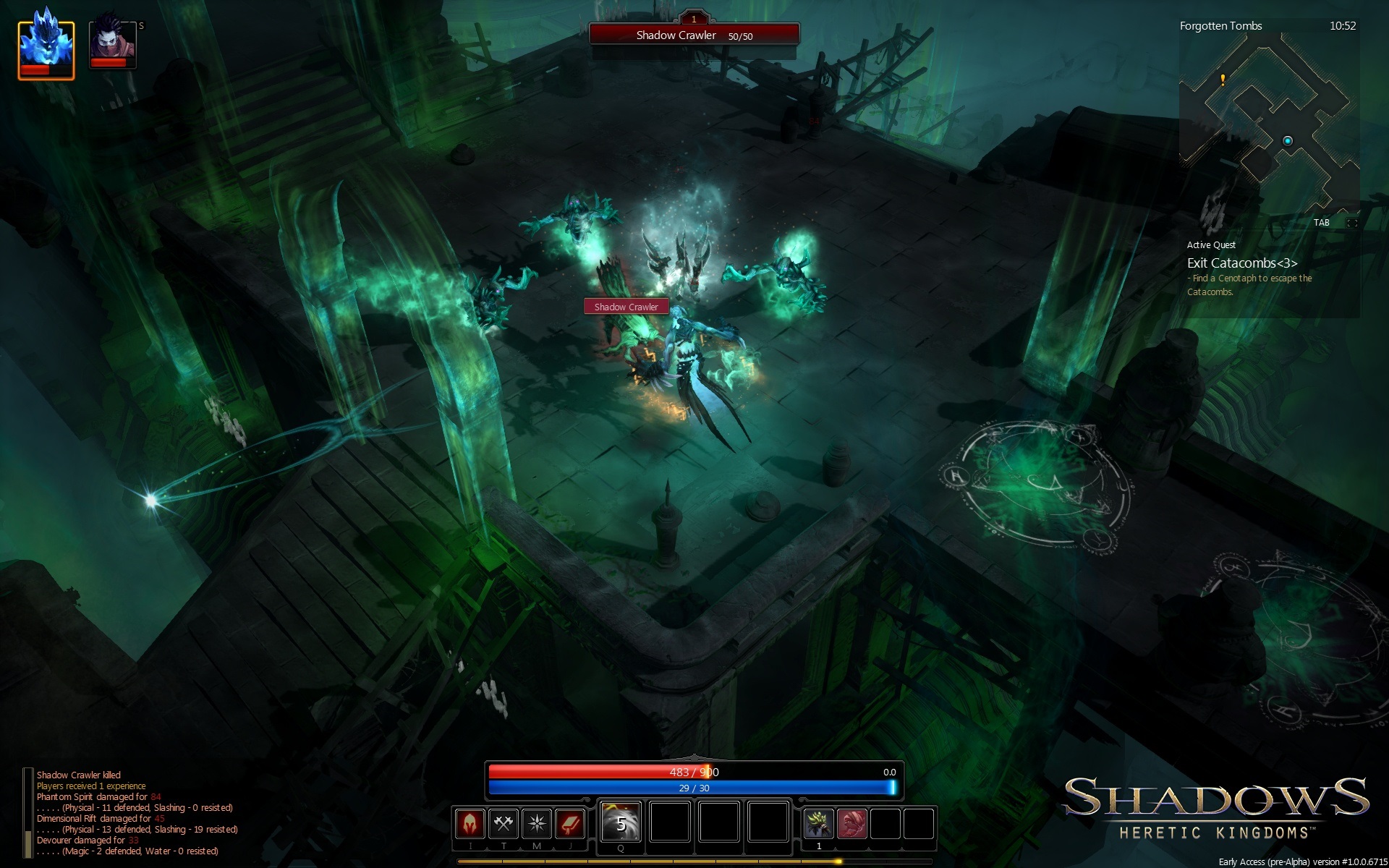Activate the Q ability slot skill
The image size is (1389, 868).
tap(621, 822)
